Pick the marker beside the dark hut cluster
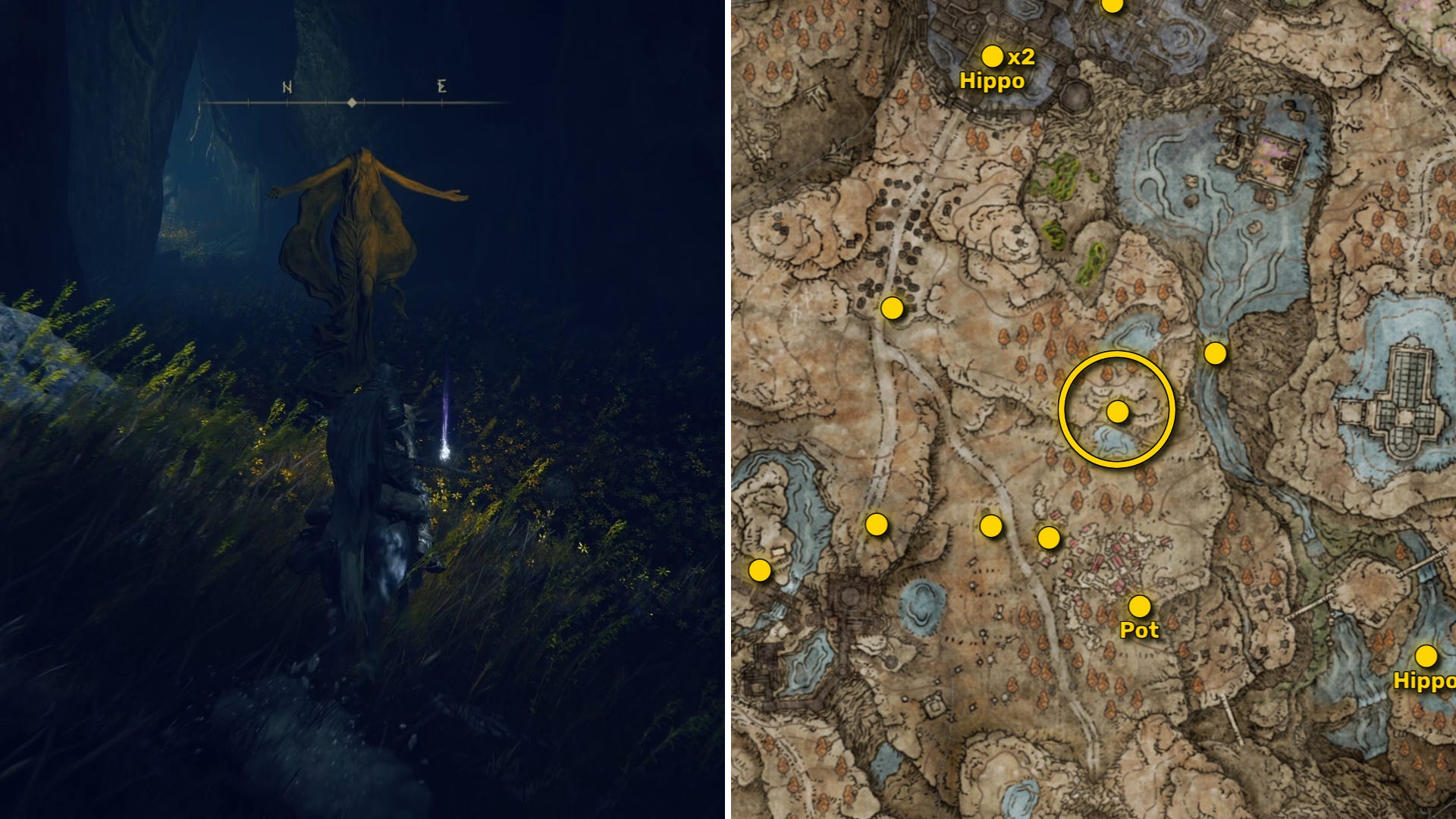Screen dimensions: 1456x819 pyautogui.click(x=892, y=308)
